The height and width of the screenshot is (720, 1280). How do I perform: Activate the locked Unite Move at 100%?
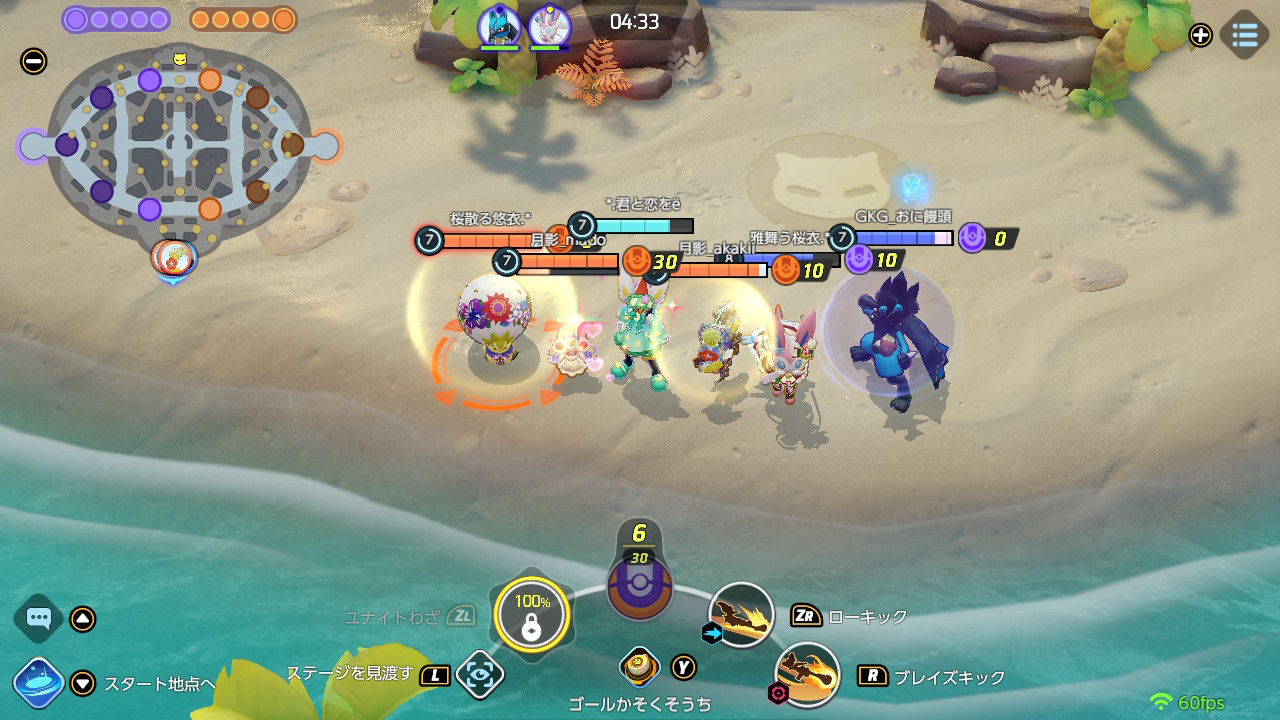click(531, 615)
